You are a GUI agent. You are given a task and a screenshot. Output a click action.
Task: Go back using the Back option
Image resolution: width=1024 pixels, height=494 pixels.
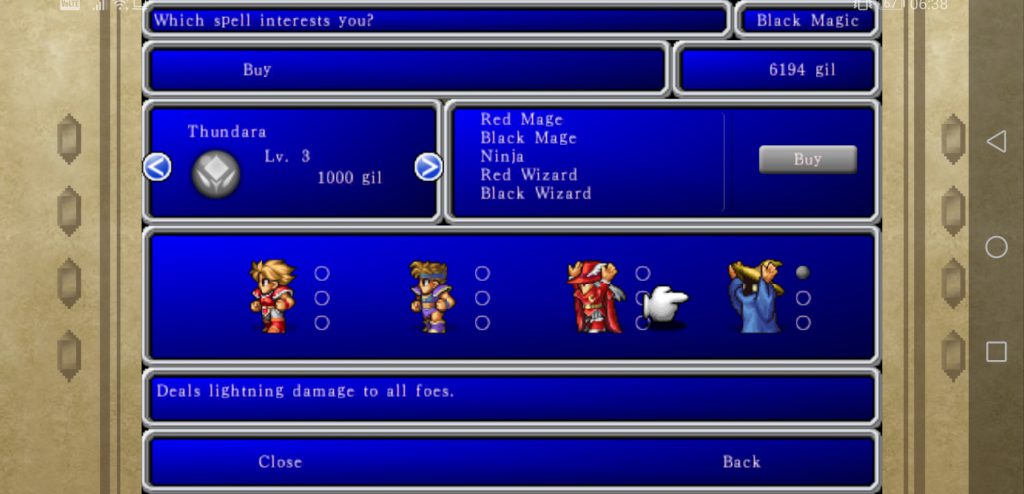(x=741, y=462)
